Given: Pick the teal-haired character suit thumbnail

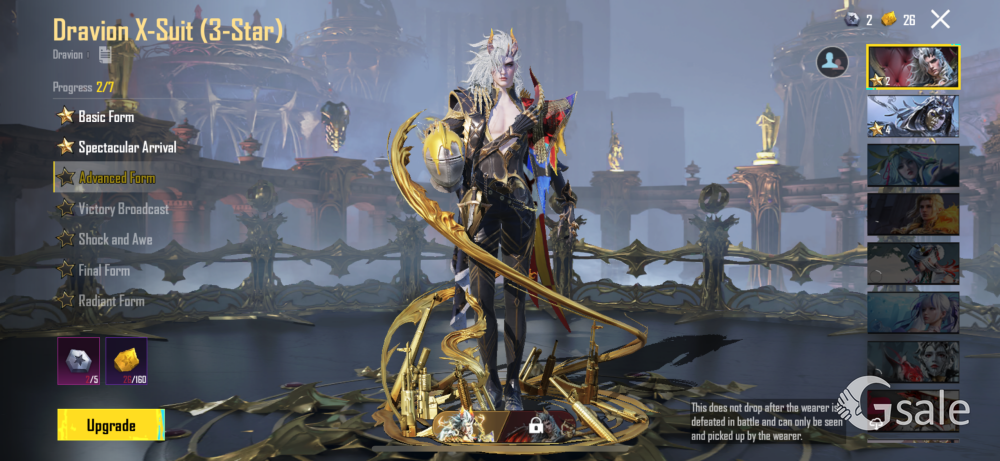Looking at the screenshot, I should click(x=913, y=165).
